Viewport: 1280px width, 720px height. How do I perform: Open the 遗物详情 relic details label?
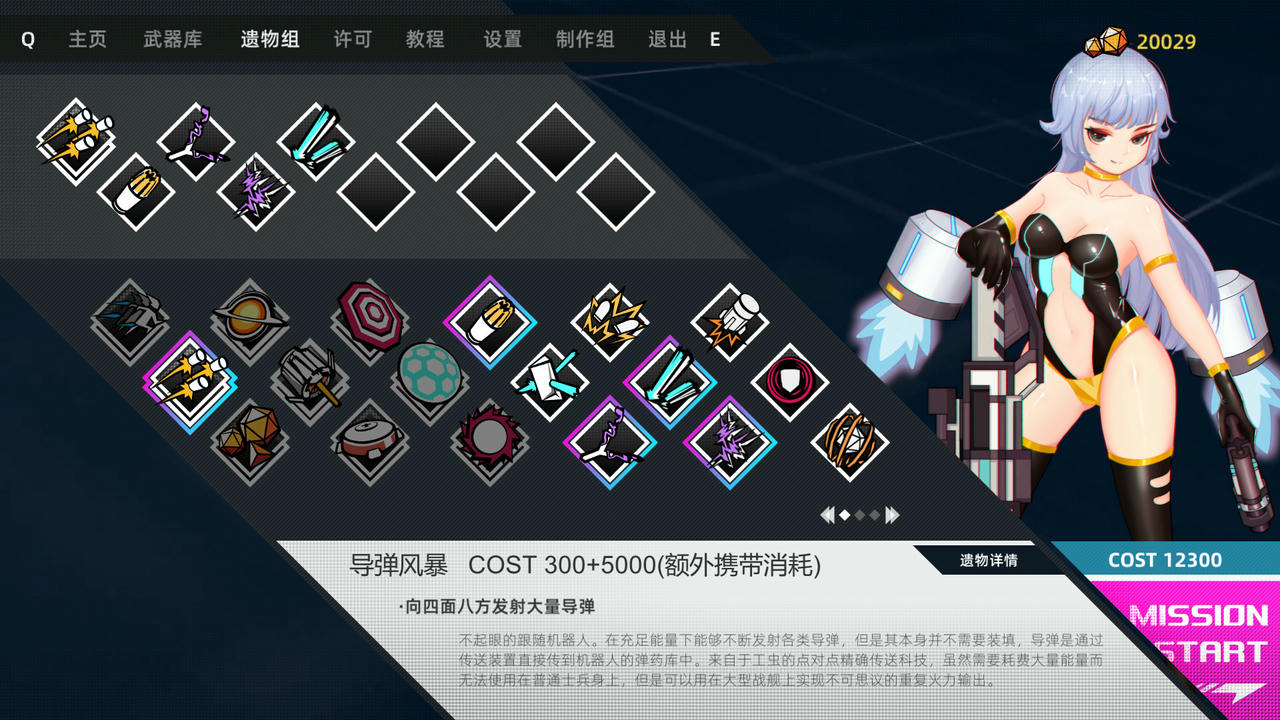coord(988,560)
